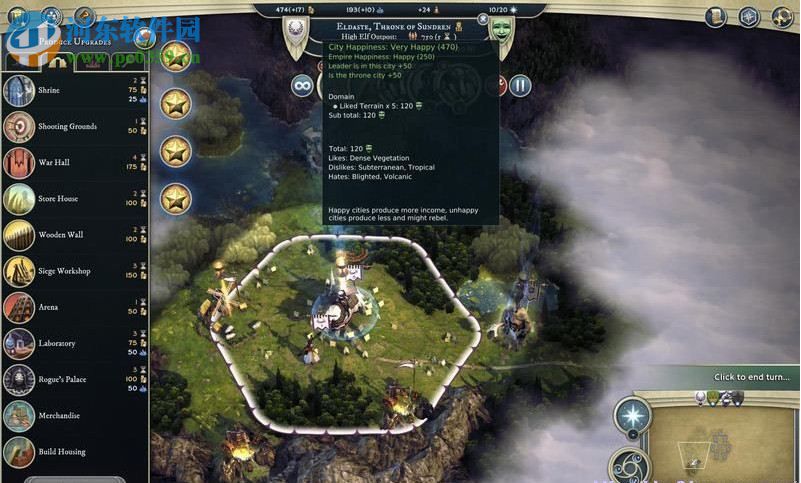
Task: Choose the Build Housing option
Action: click(75, 451)
